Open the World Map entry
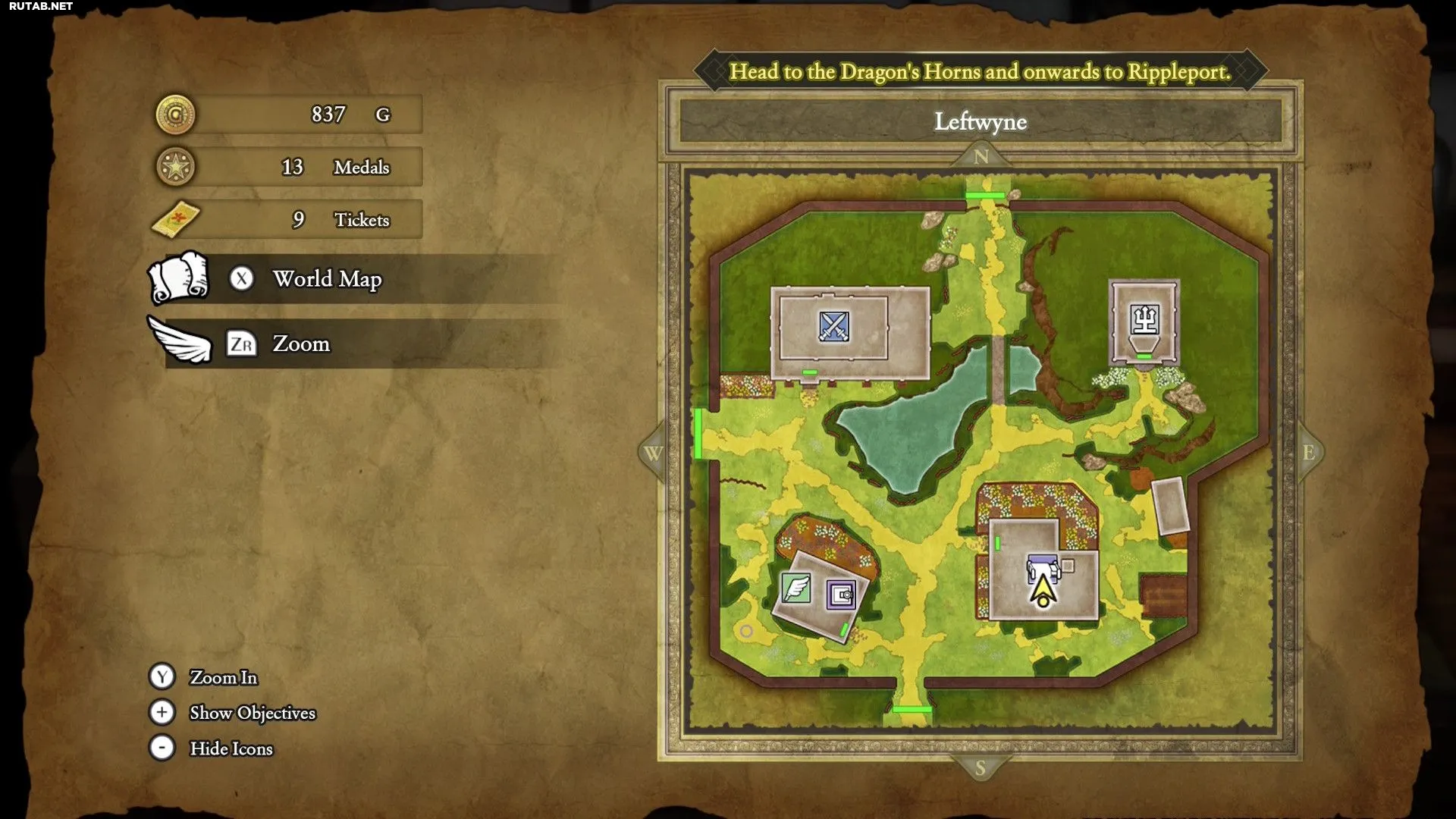Image resolution: width=1456 pixels, height=819 pixels. click(x=327, y=279)
